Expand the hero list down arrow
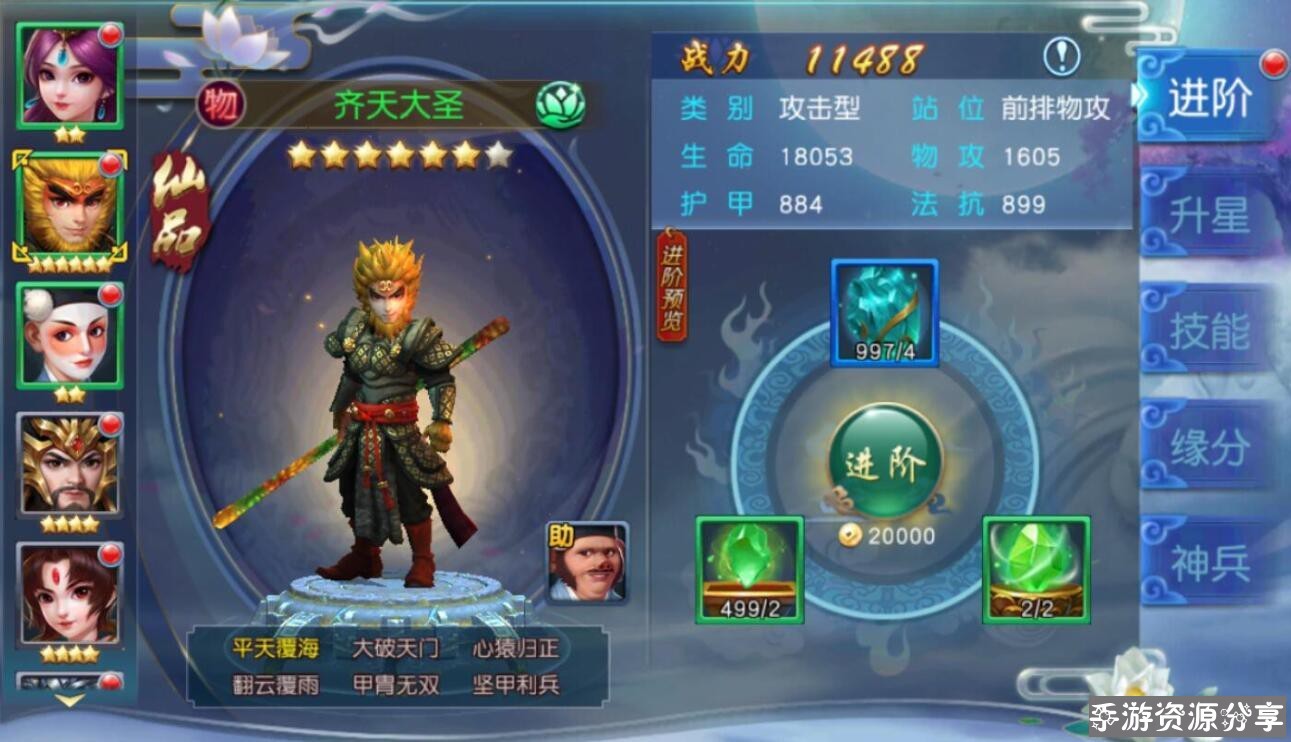 coord(69,701)
